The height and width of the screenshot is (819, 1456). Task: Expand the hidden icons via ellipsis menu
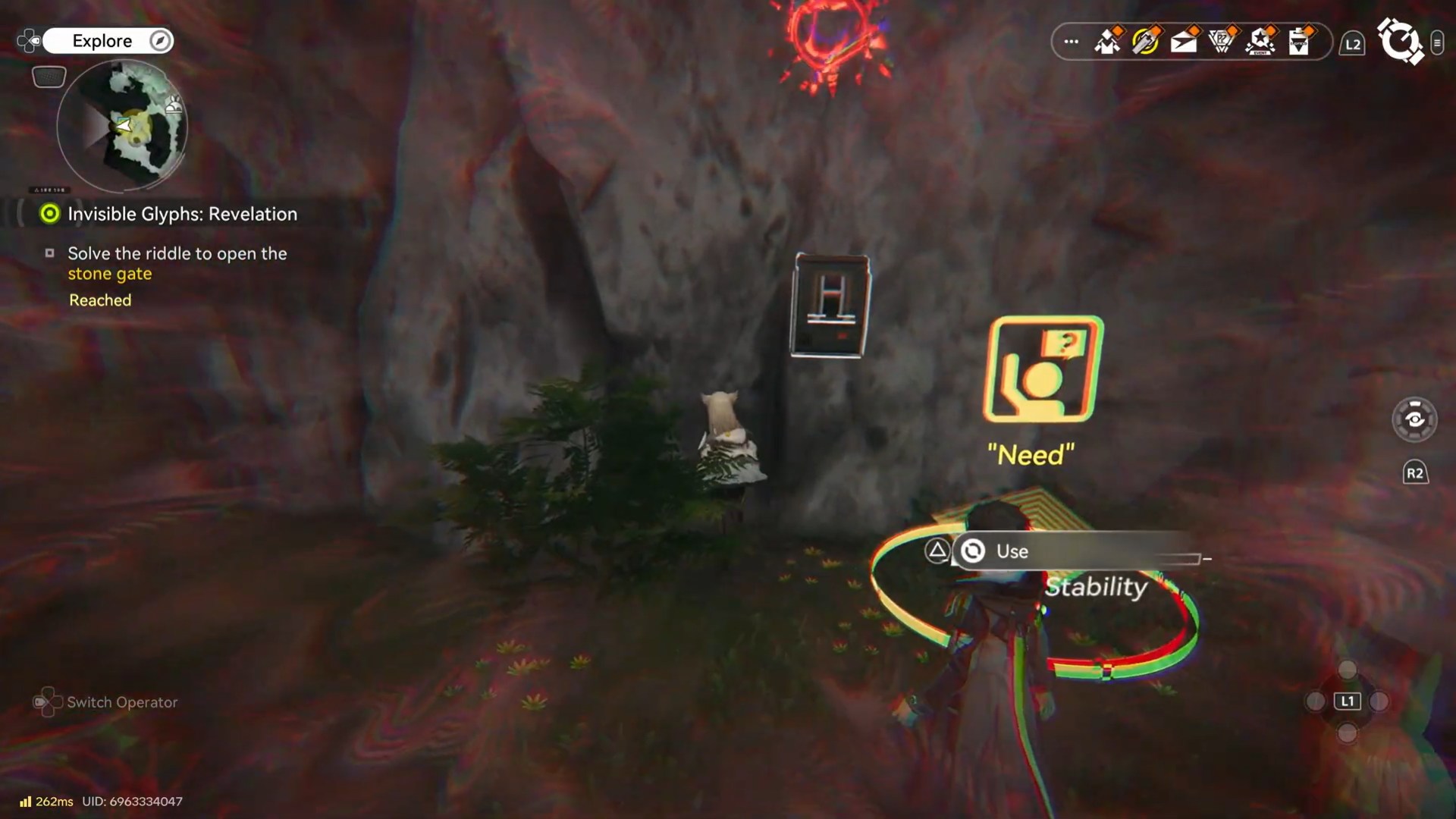tap(1070, 42)
